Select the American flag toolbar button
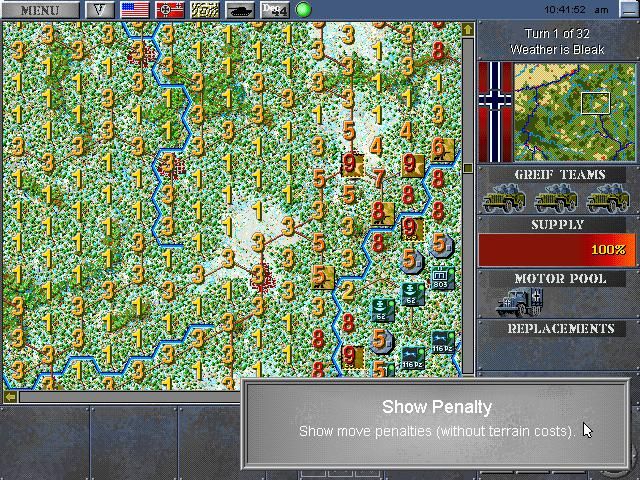640x480 pixels. (135, 10)
